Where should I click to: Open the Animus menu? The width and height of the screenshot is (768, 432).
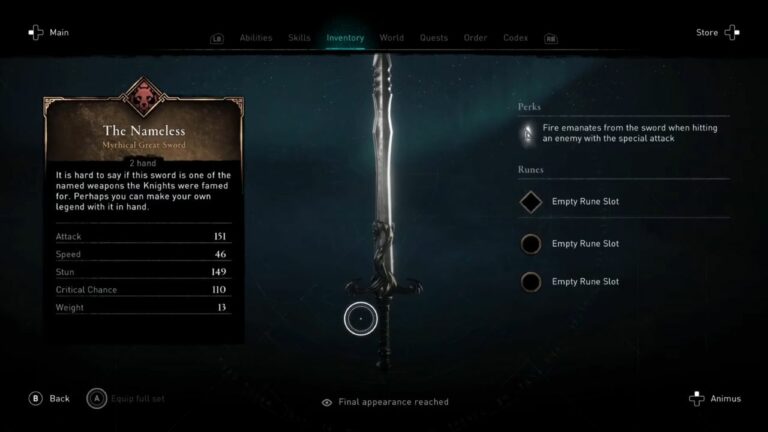[x=715, y=398]
